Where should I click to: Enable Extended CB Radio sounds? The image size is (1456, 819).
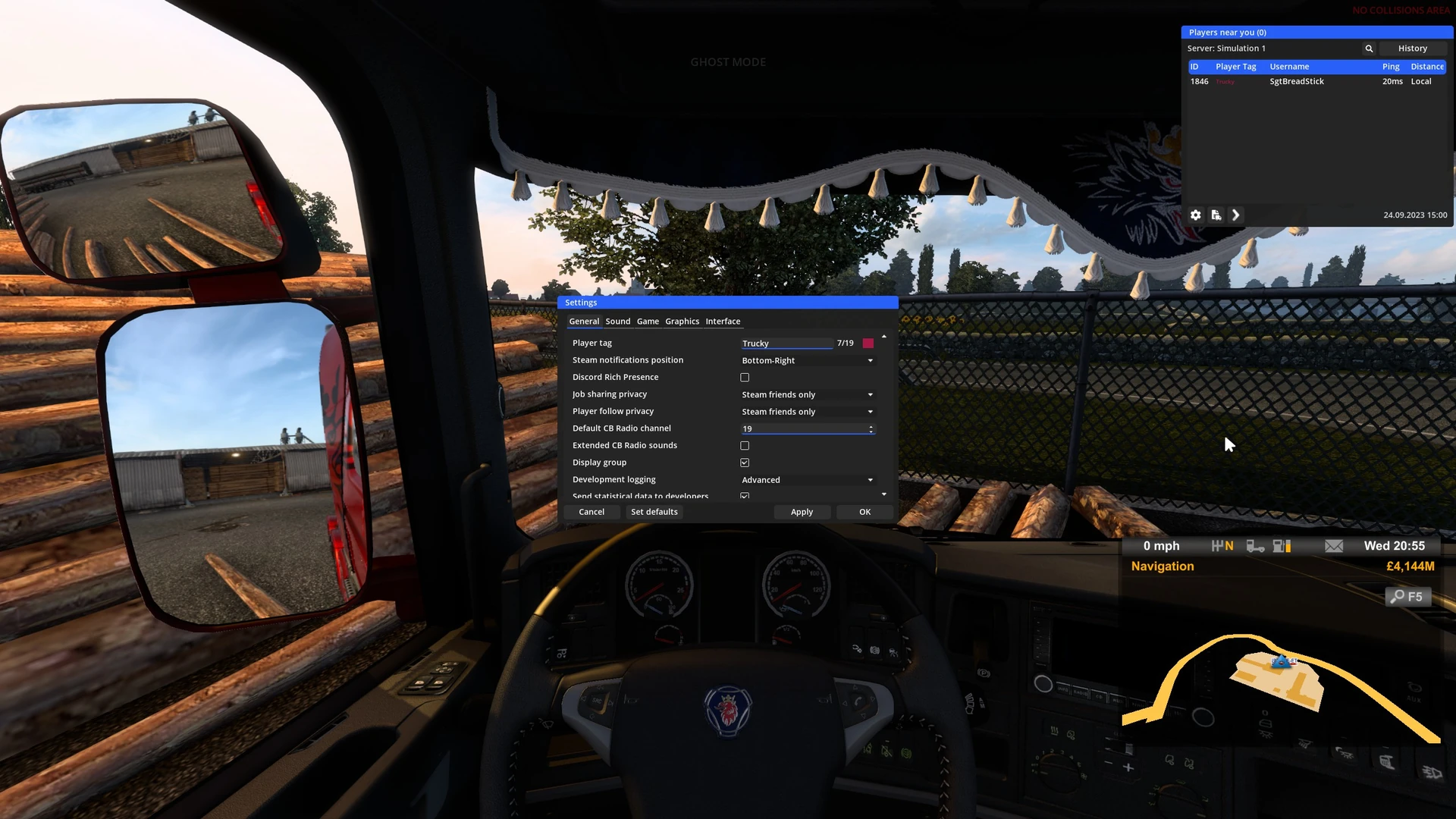pyautogui.click(x=745, y=446)
